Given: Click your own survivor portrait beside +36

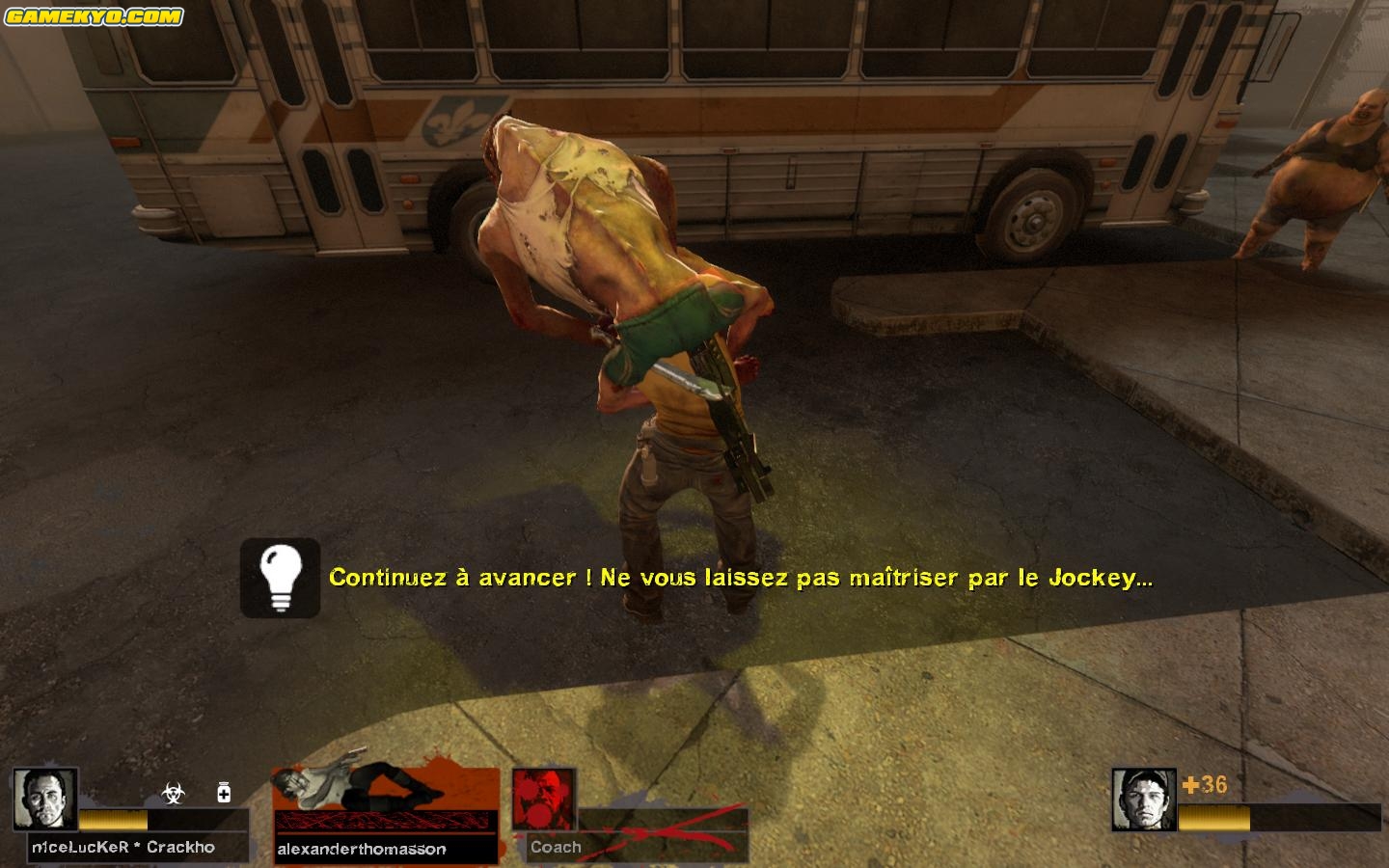Looking at the screenshot, I should 1143,800.
